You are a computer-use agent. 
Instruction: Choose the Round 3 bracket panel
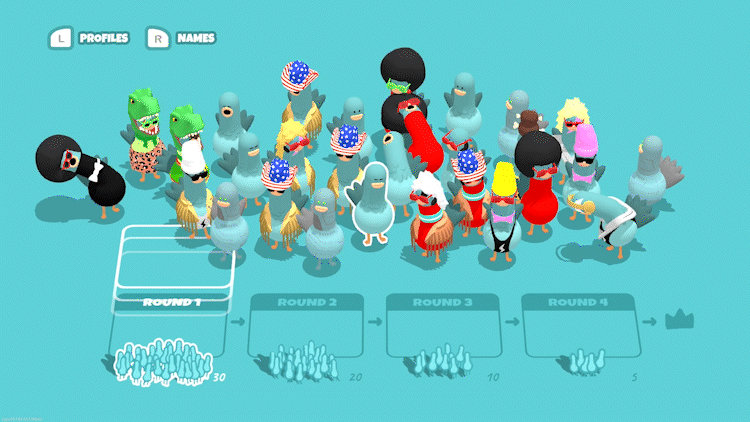tap(442, 325)
